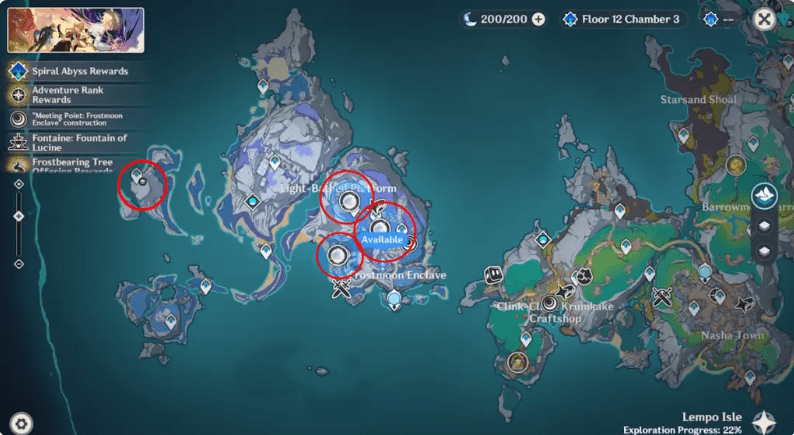Open Frostbearing Tree Offering Rewards entry

[75, 166]
